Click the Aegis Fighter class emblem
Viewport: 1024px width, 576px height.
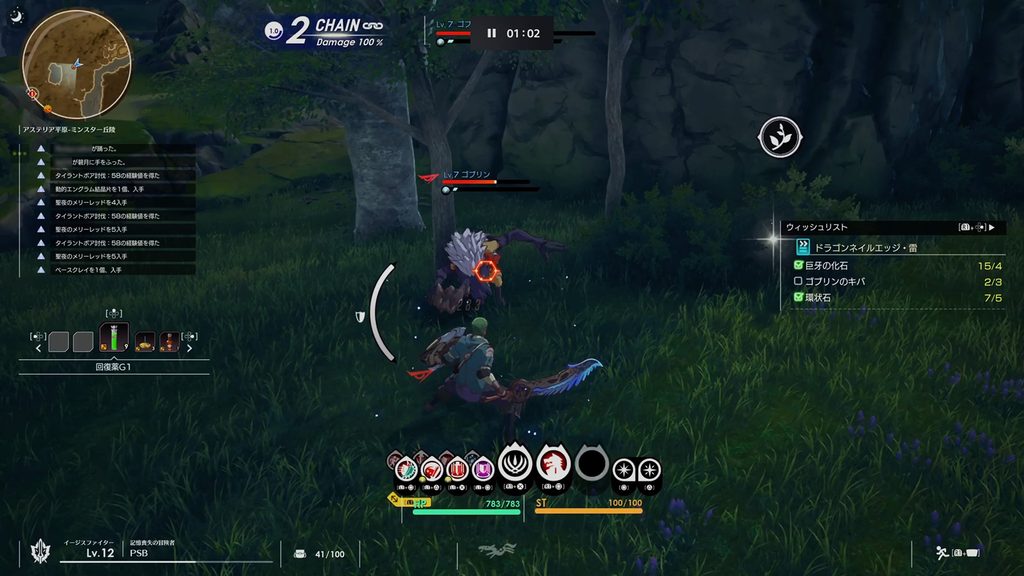(42, 550)
